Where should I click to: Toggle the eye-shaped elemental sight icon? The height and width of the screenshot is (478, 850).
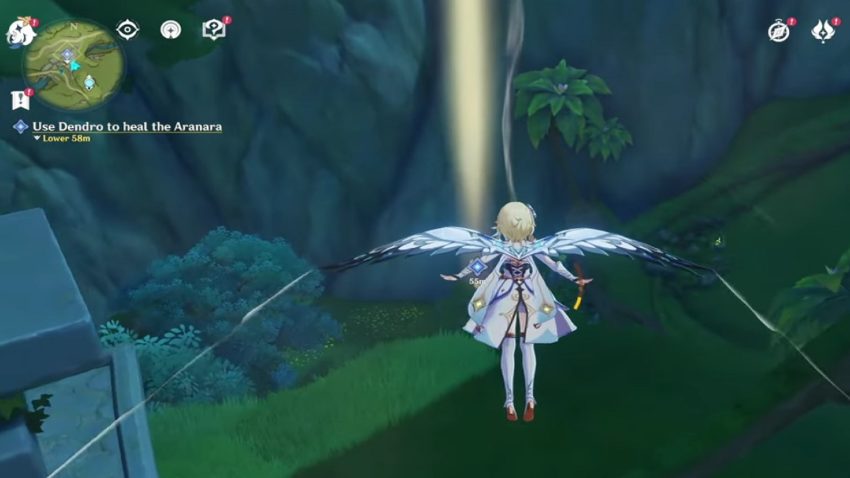coord(128,30)
